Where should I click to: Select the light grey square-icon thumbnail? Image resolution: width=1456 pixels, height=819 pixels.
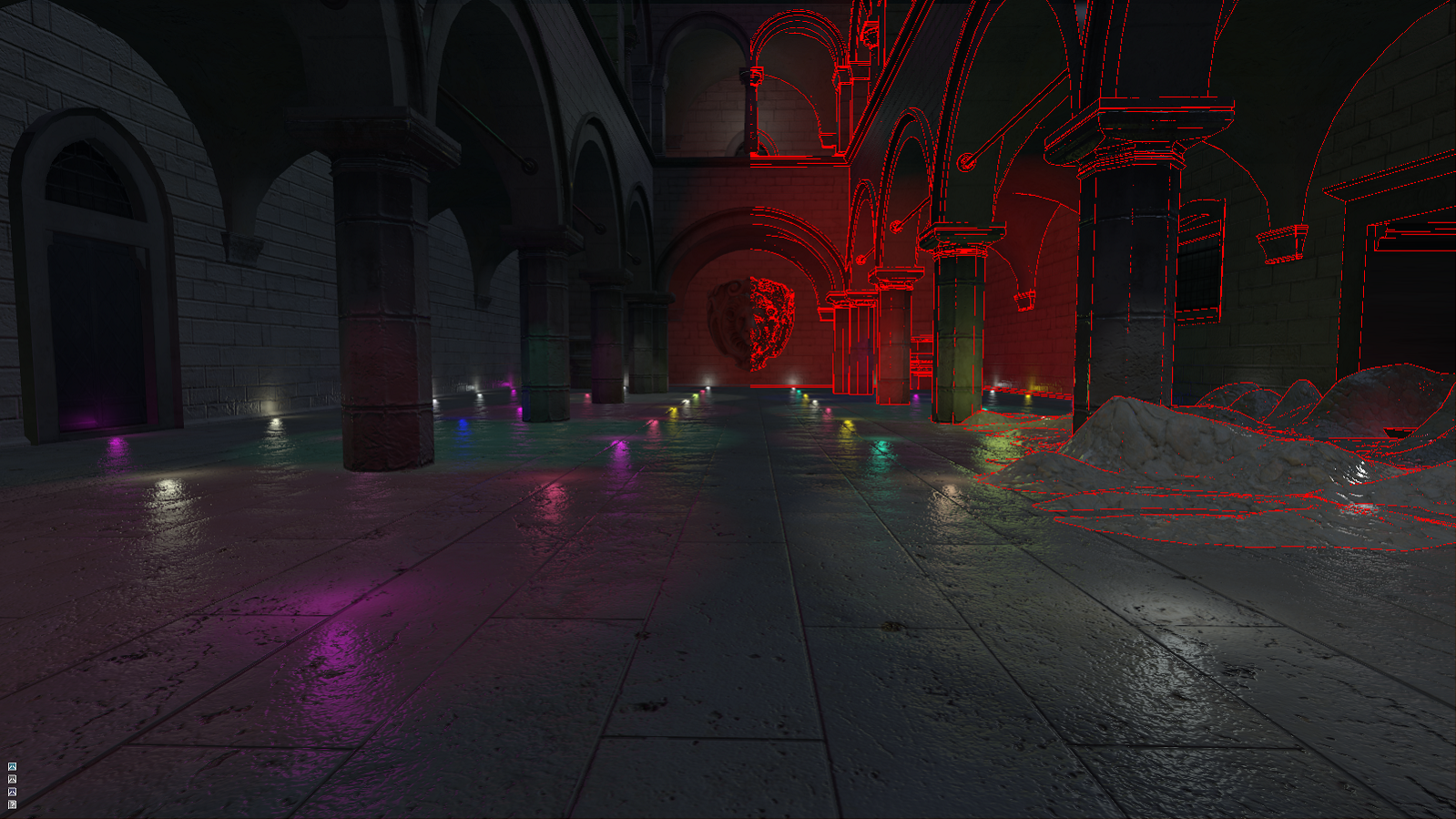pyautogui.click(x=12, y=804)
